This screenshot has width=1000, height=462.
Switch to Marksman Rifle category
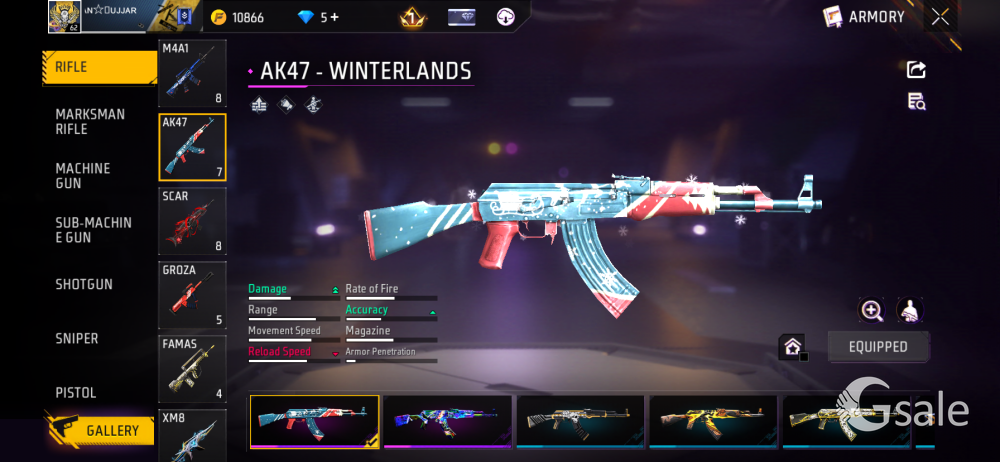(90, 121)
